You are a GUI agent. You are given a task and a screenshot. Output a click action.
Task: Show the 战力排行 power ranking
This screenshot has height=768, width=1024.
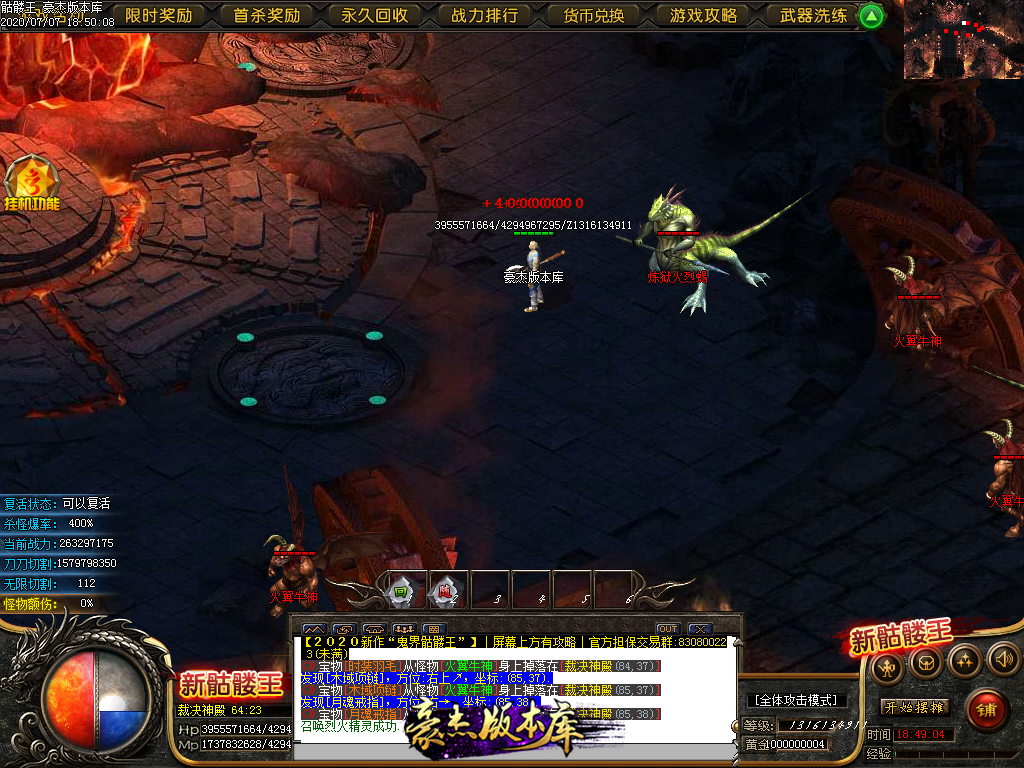click(484, 15)
